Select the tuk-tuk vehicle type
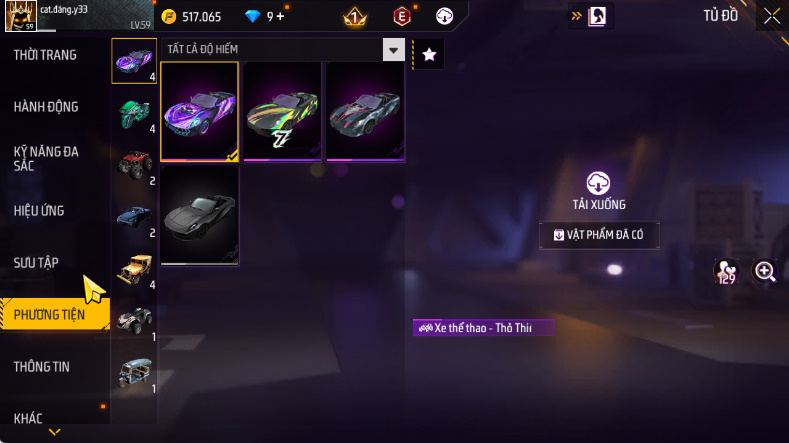The image size is (789, 443). point(134,372)
